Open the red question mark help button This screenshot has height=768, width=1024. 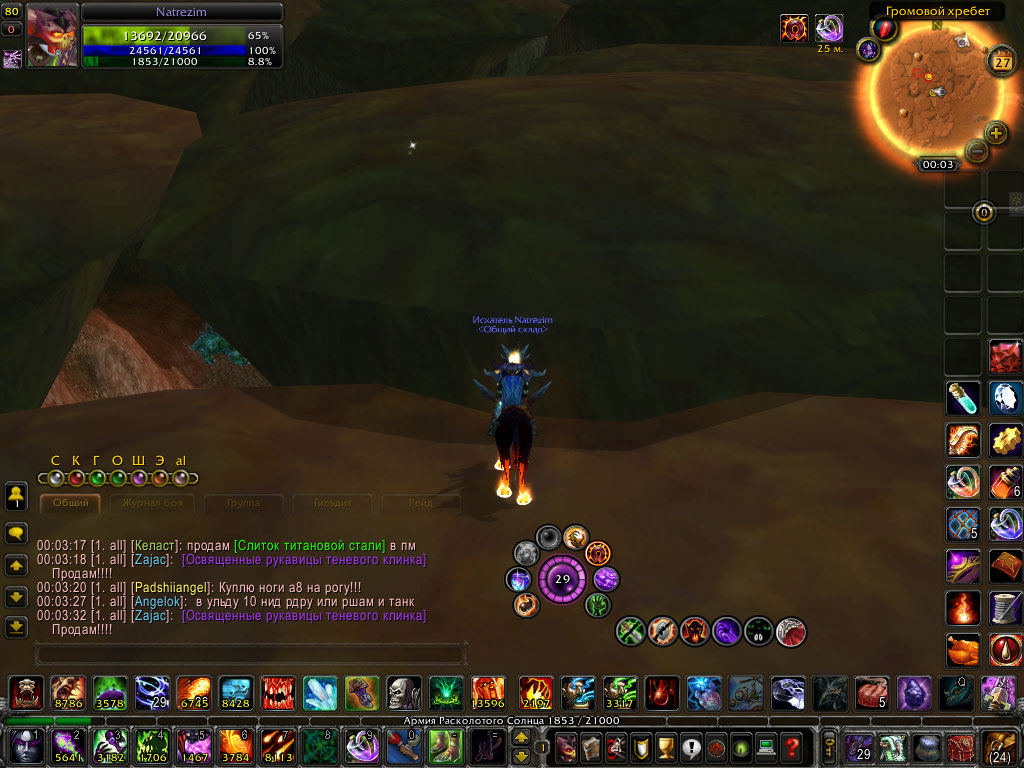pyautogui.click(x=792, y=746)
